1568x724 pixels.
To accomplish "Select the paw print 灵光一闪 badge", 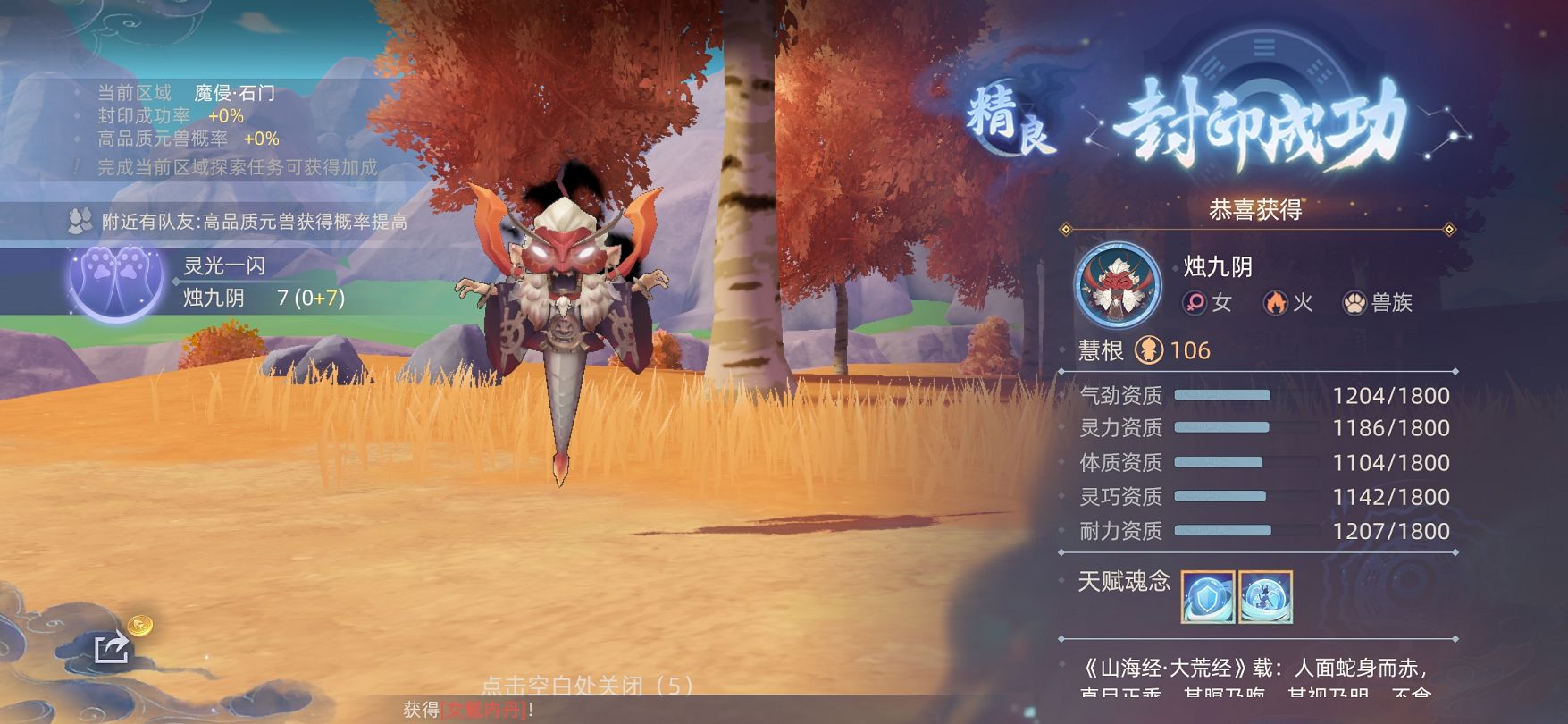I will pyautogui.click(x=114, y=282).
